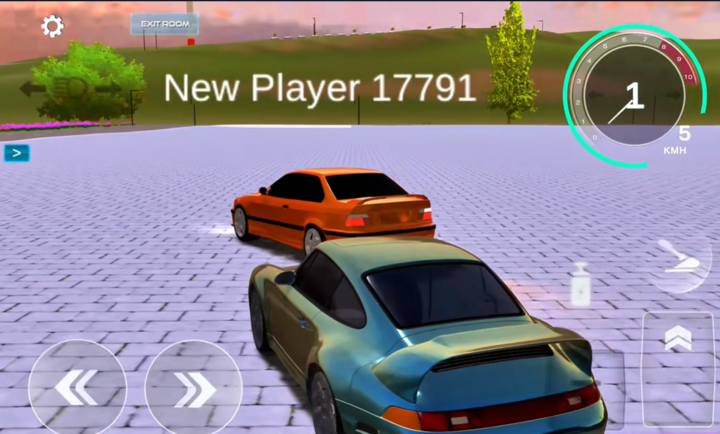The image size is (720, 434).
Task: Click the EXIT ROOM button
Action: click(164, 24)
